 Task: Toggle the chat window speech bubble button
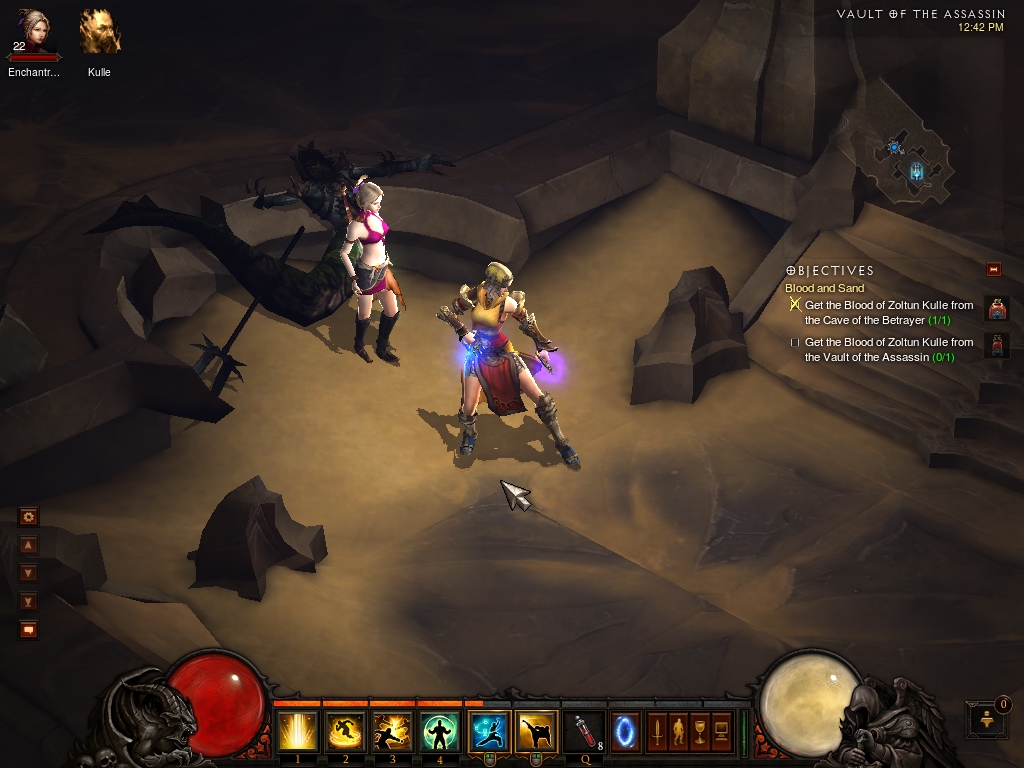pos(29,629)
